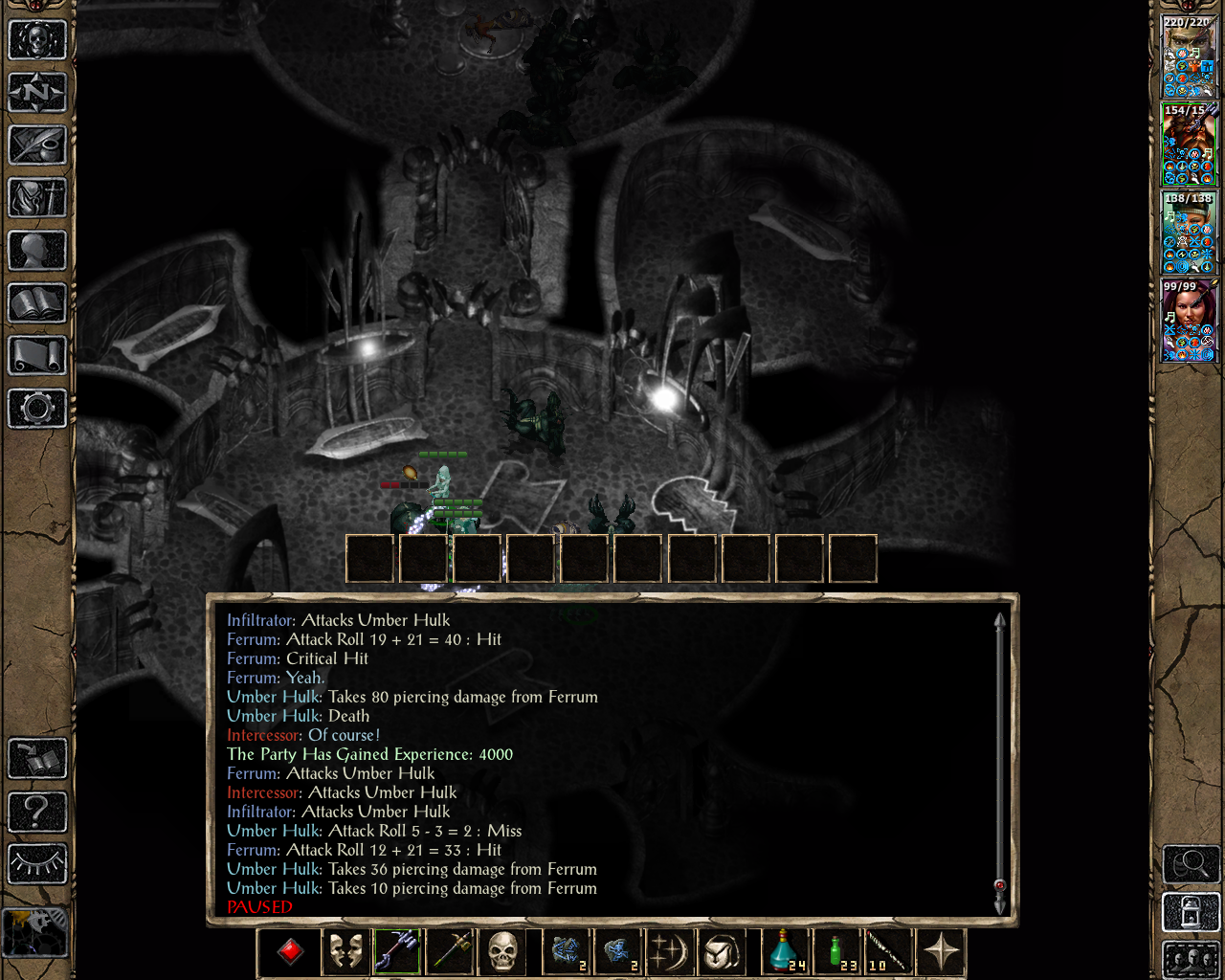Open the inventory screen icon
1225x980 pixels.
(36, 198)
